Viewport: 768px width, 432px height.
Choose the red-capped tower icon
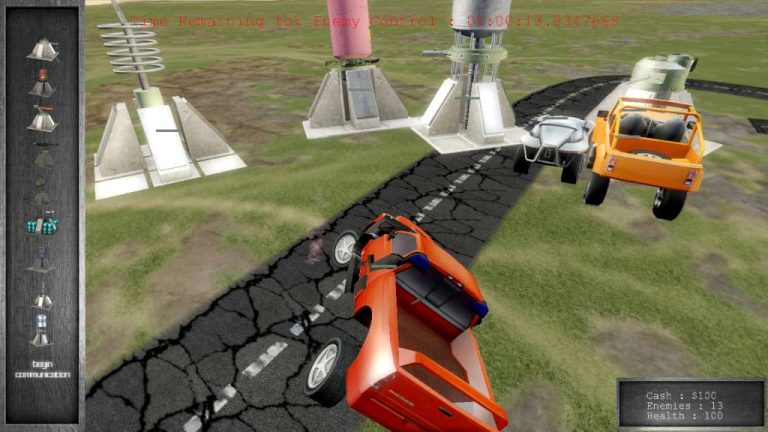click(x=42, y=83)
